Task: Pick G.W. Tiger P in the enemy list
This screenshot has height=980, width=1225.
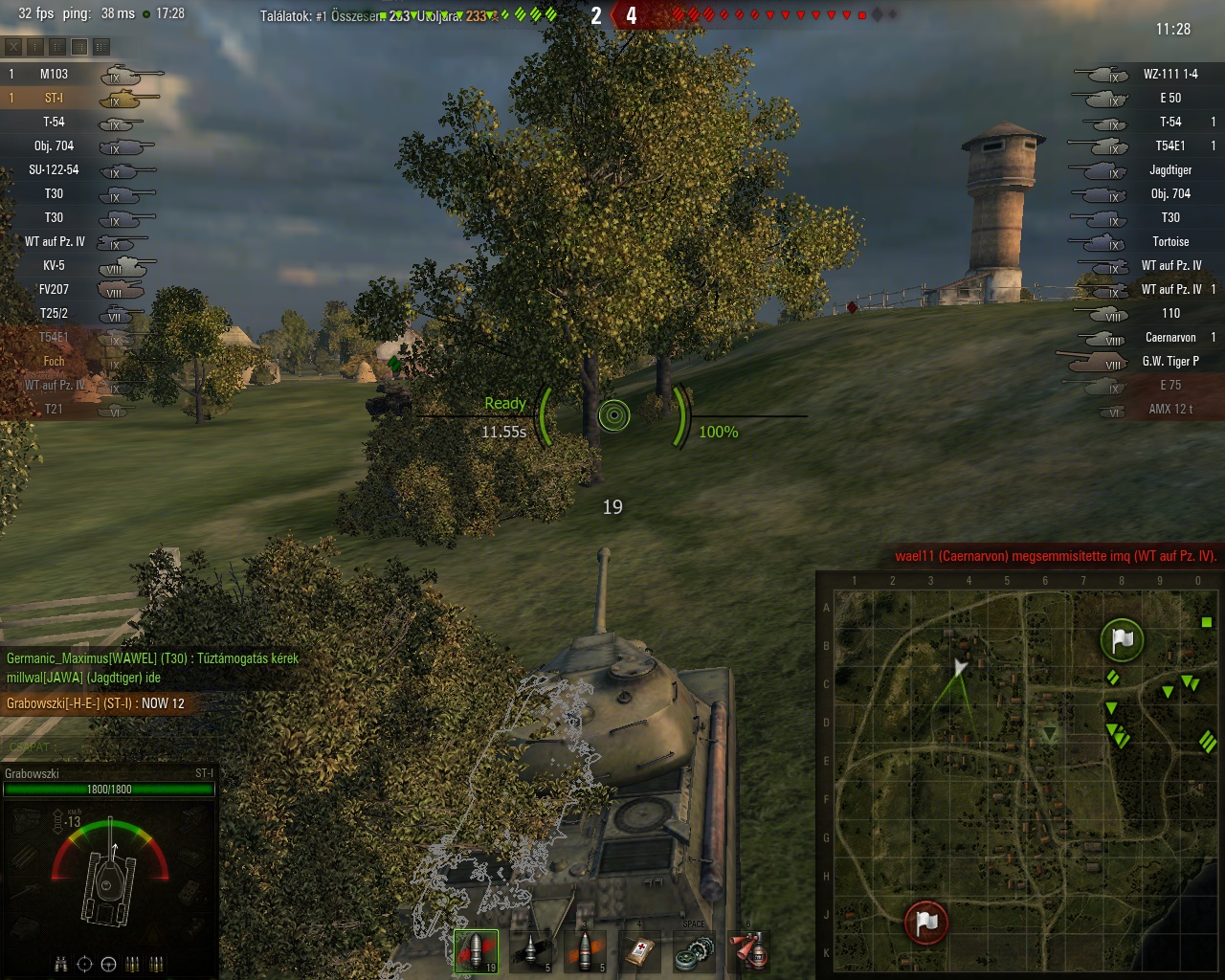Action: [1169, 361]
